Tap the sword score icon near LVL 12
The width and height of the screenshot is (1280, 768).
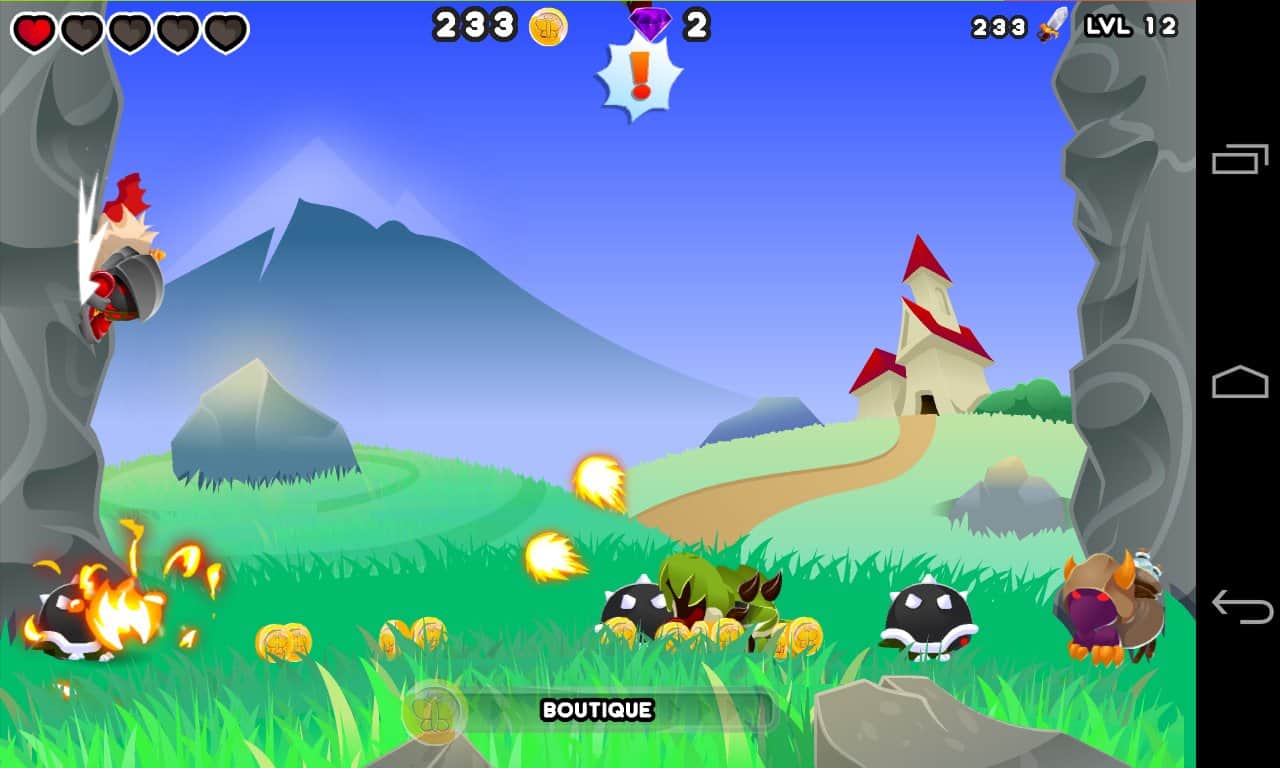tap(1052, 25)
